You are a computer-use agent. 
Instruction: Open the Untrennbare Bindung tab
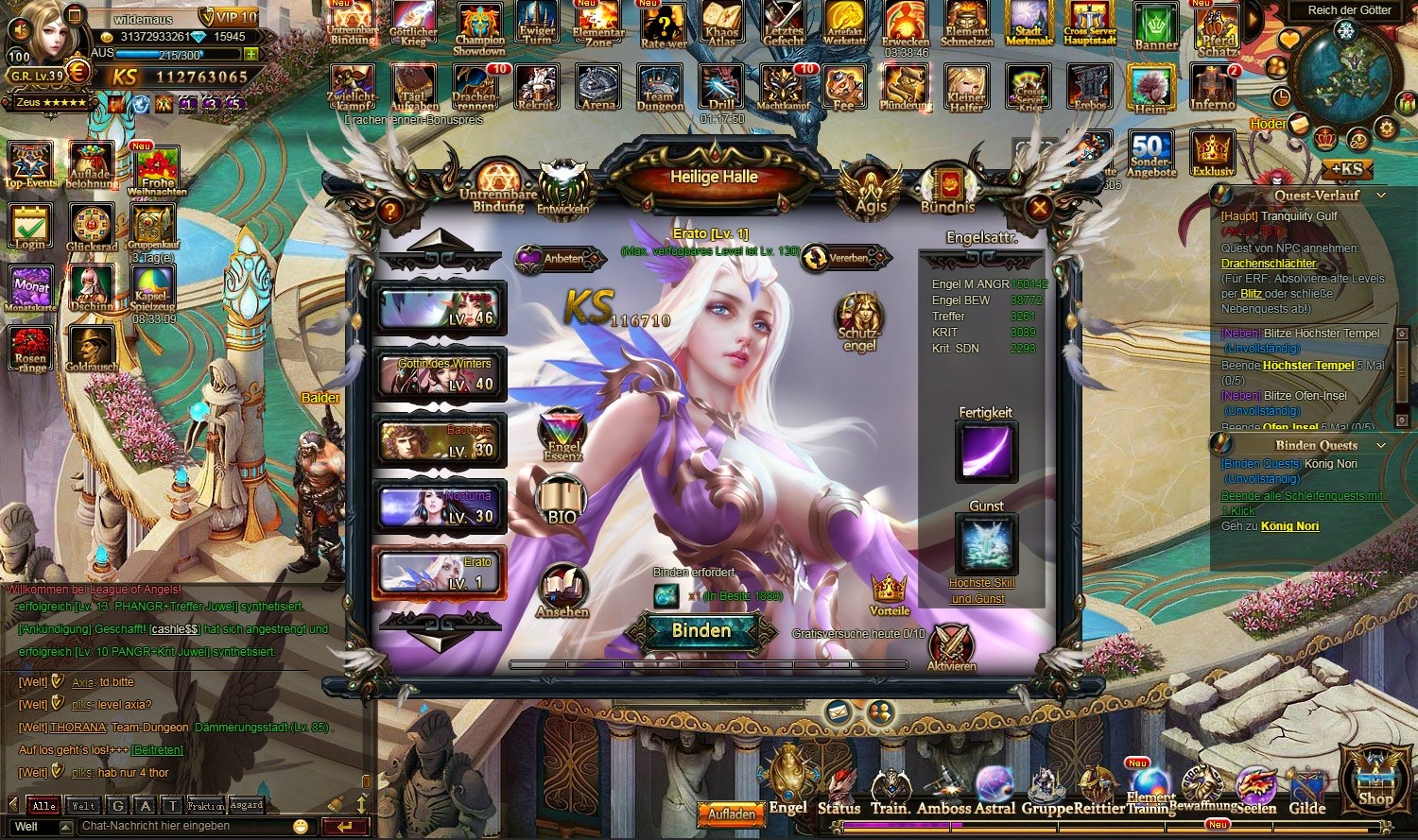(498, 186)
